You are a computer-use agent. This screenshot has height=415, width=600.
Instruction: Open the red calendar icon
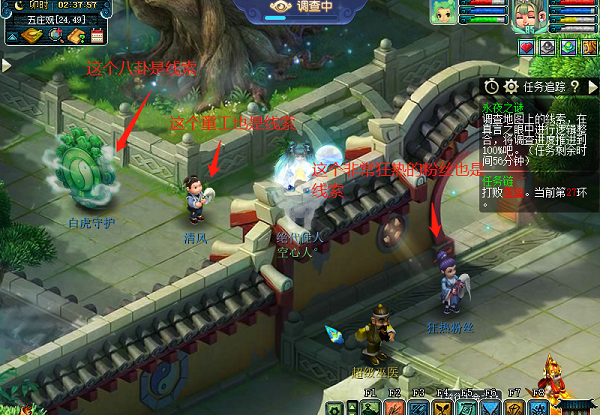tap(98, 36)
